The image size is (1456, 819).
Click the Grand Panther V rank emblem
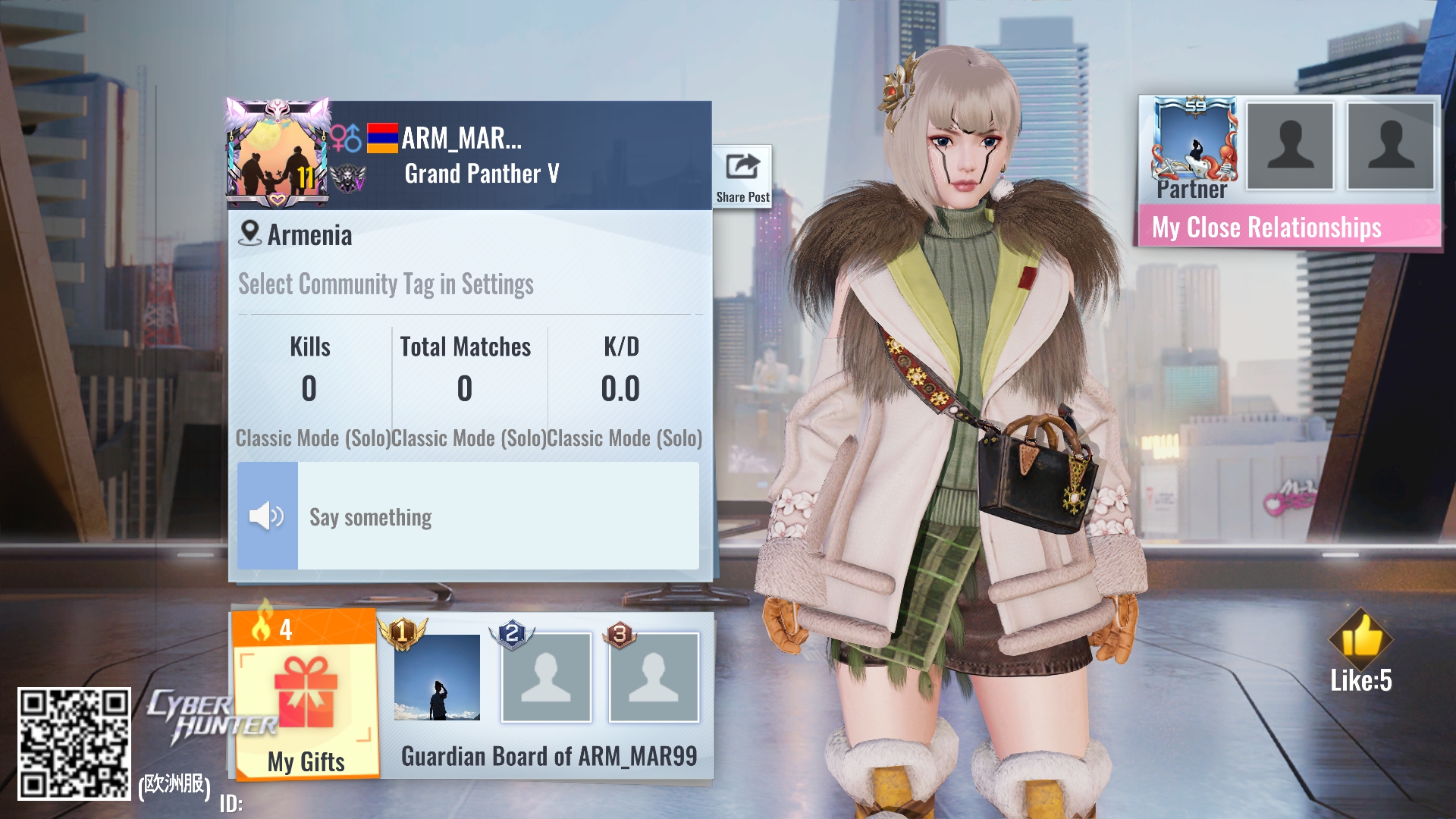tap(349, 178)
